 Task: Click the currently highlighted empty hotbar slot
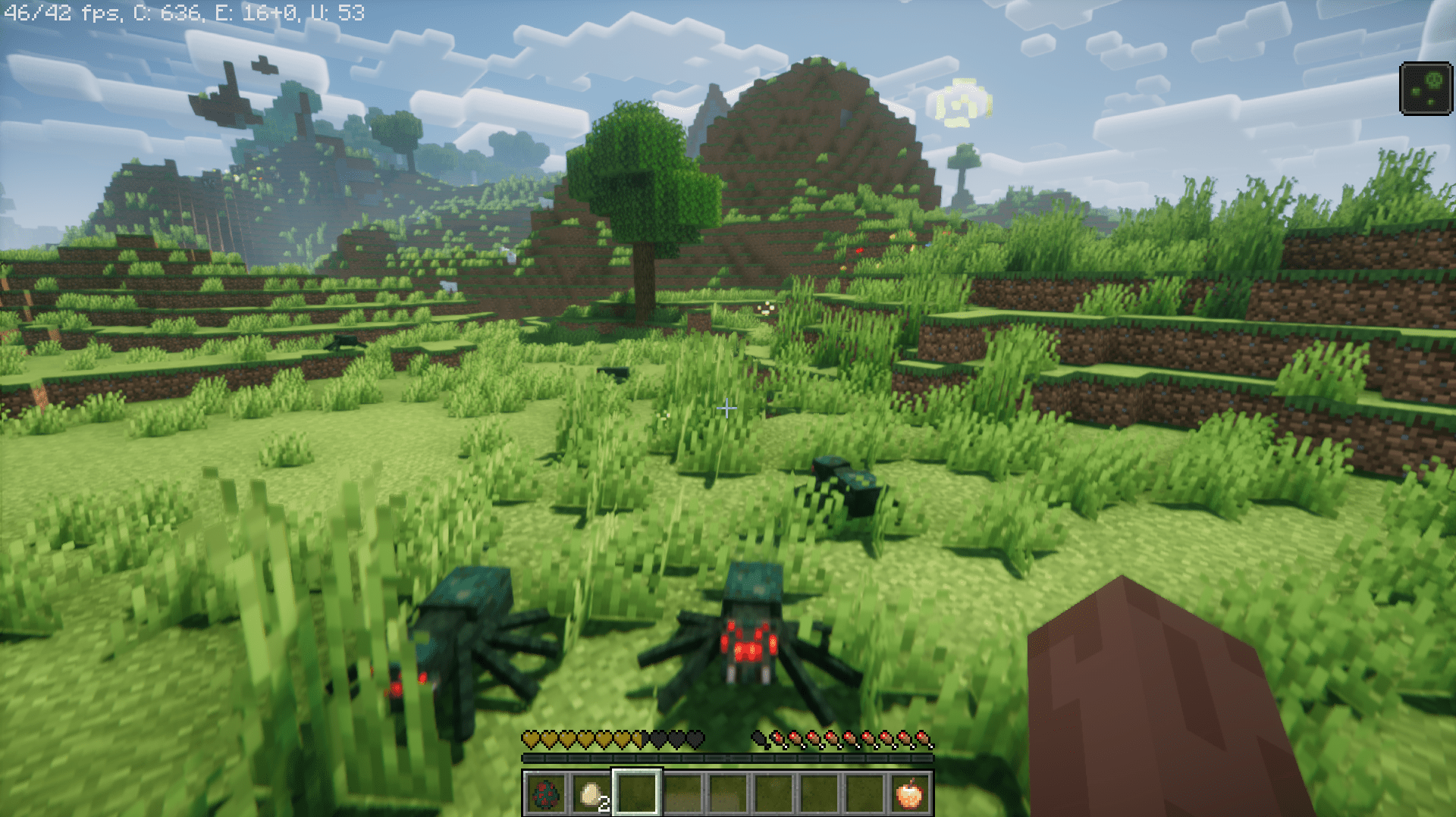coord(636,796)
